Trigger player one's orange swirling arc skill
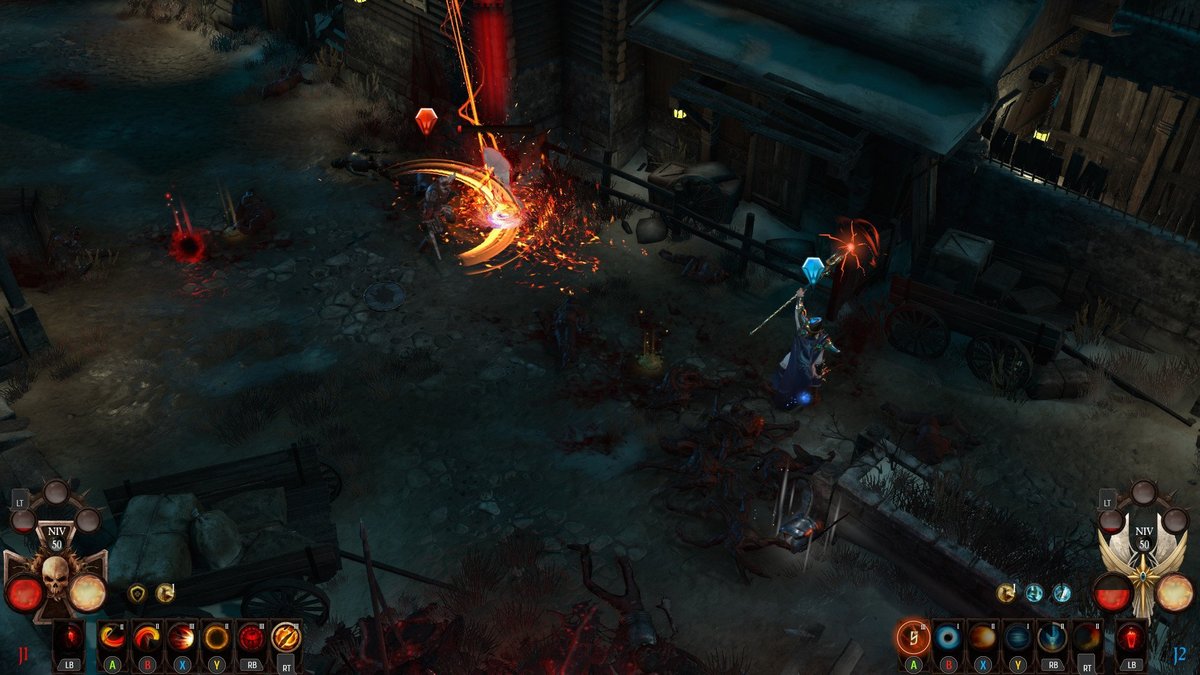The height and width of the screenshot is (675, 1200). point(147,636)
